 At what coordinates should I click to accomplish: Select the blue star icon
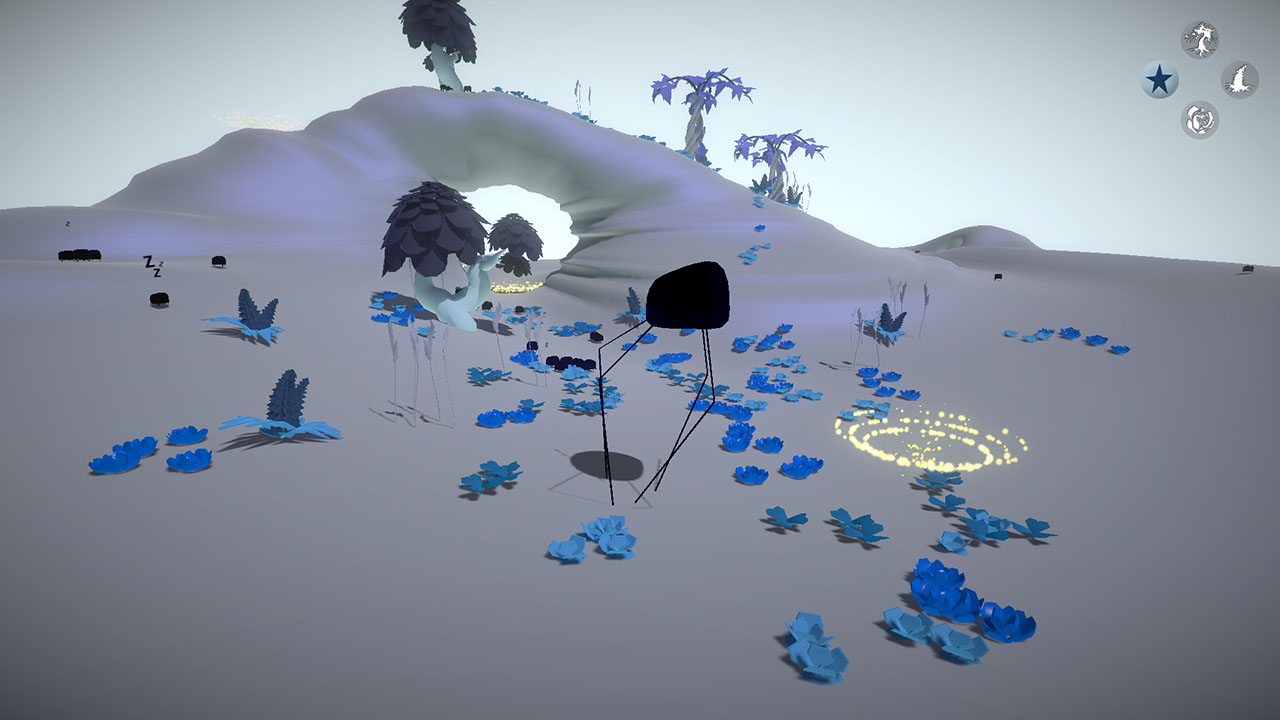click(x=1160, y=80)
